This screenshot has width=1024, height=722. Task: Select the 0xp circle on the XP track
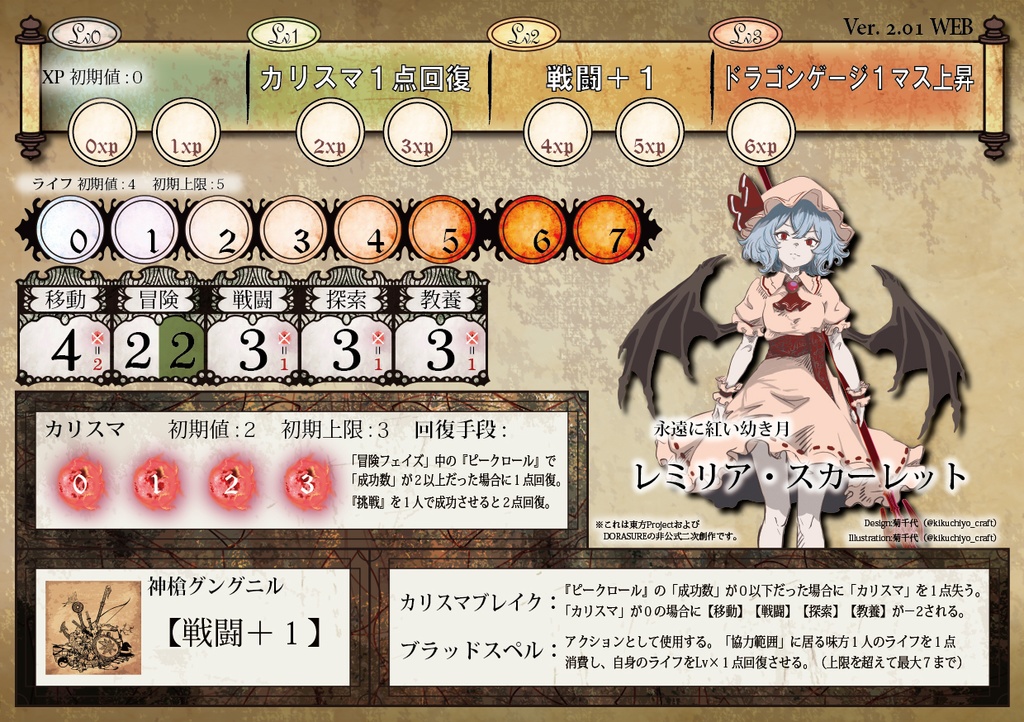(102, 132)
